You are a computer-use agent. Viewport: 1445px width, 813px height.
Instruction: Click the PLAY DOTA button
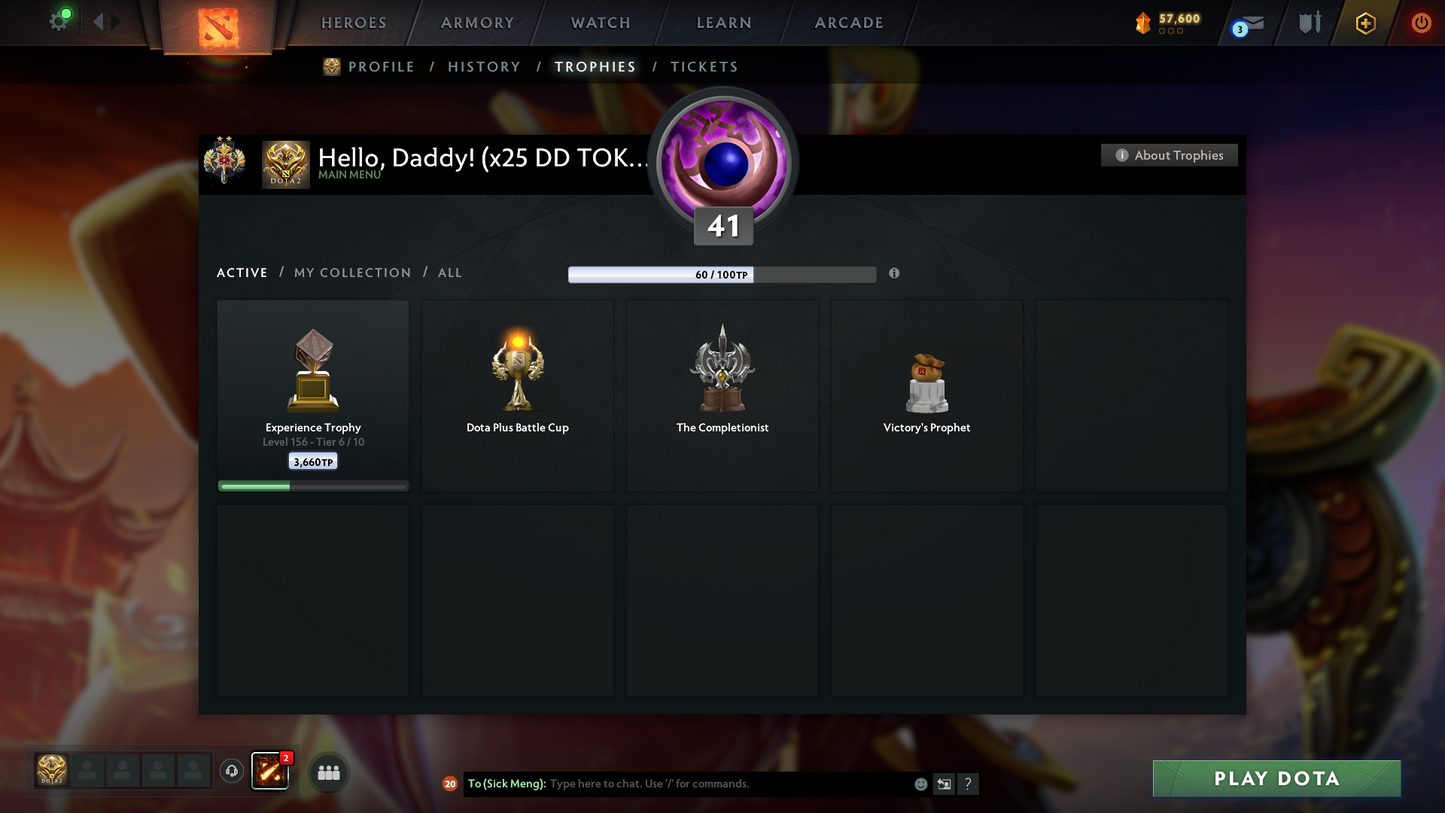coord(1275,778)
